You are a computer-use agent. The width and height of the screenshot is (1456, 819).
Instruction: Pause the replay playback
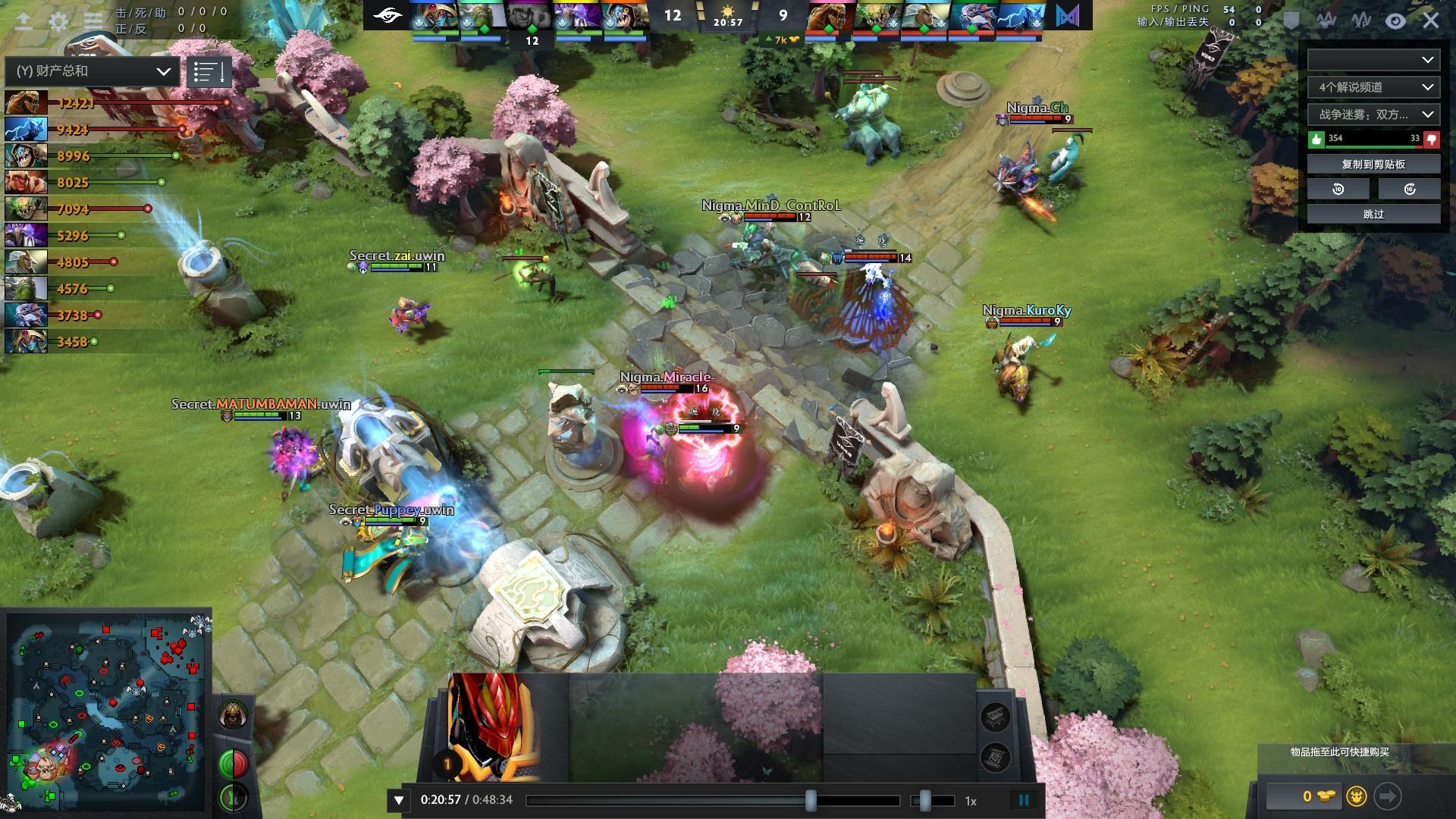click(1024, 800)
